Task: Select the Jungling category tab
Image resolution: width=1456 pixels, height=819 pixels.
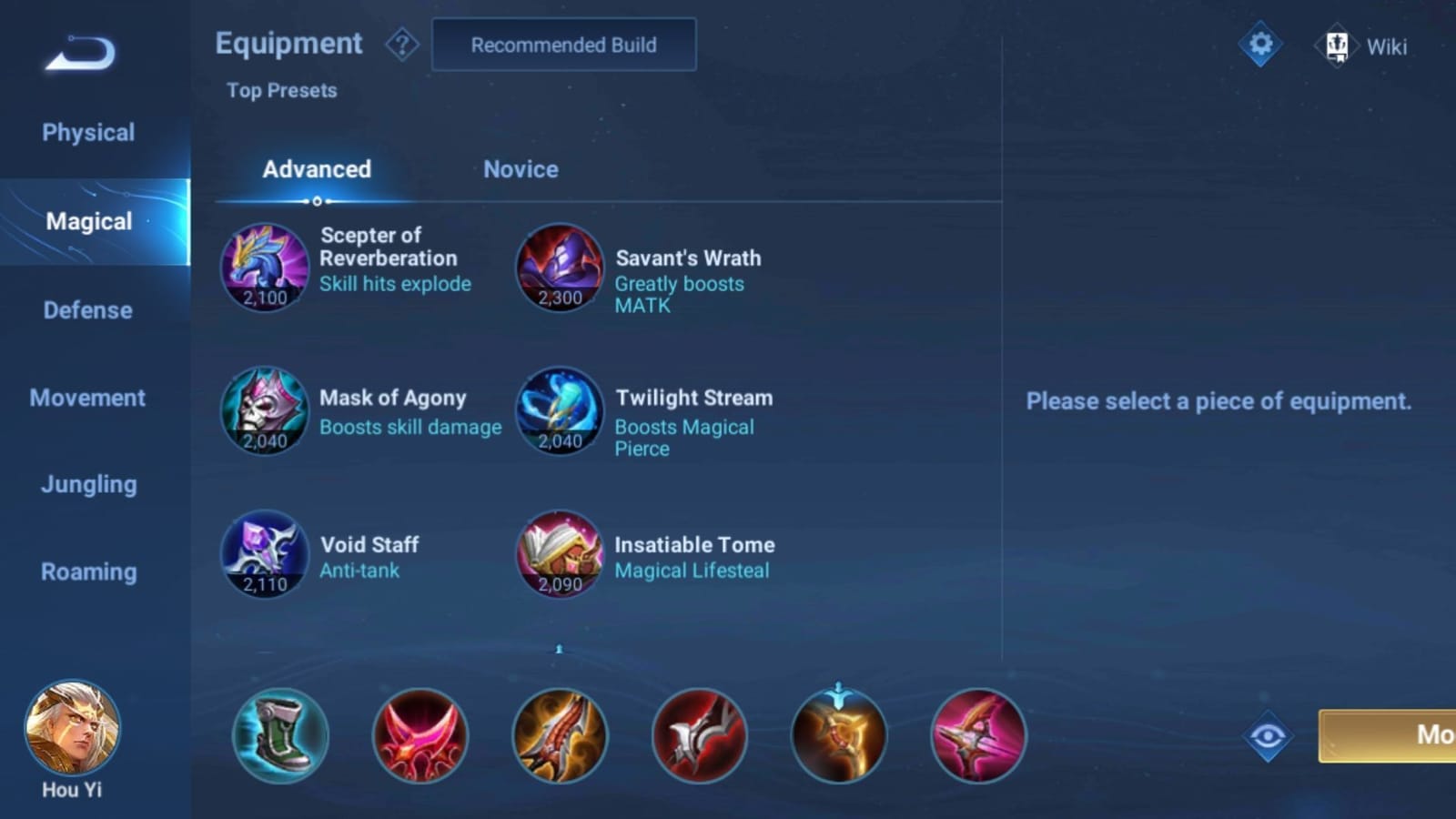Action: [x=87, y=484]
